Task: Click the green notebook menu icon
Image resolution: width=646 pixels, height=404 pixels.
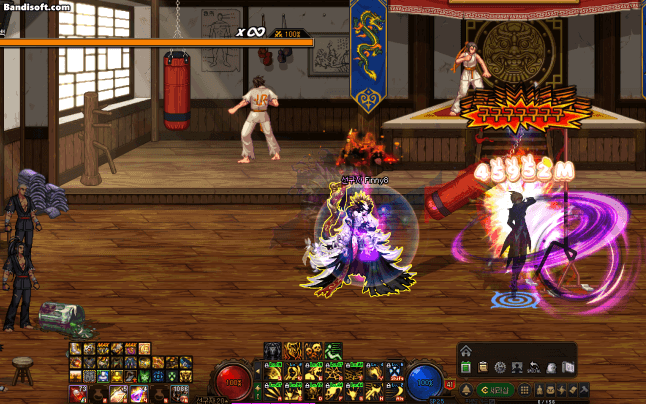Action: point(466,367)
